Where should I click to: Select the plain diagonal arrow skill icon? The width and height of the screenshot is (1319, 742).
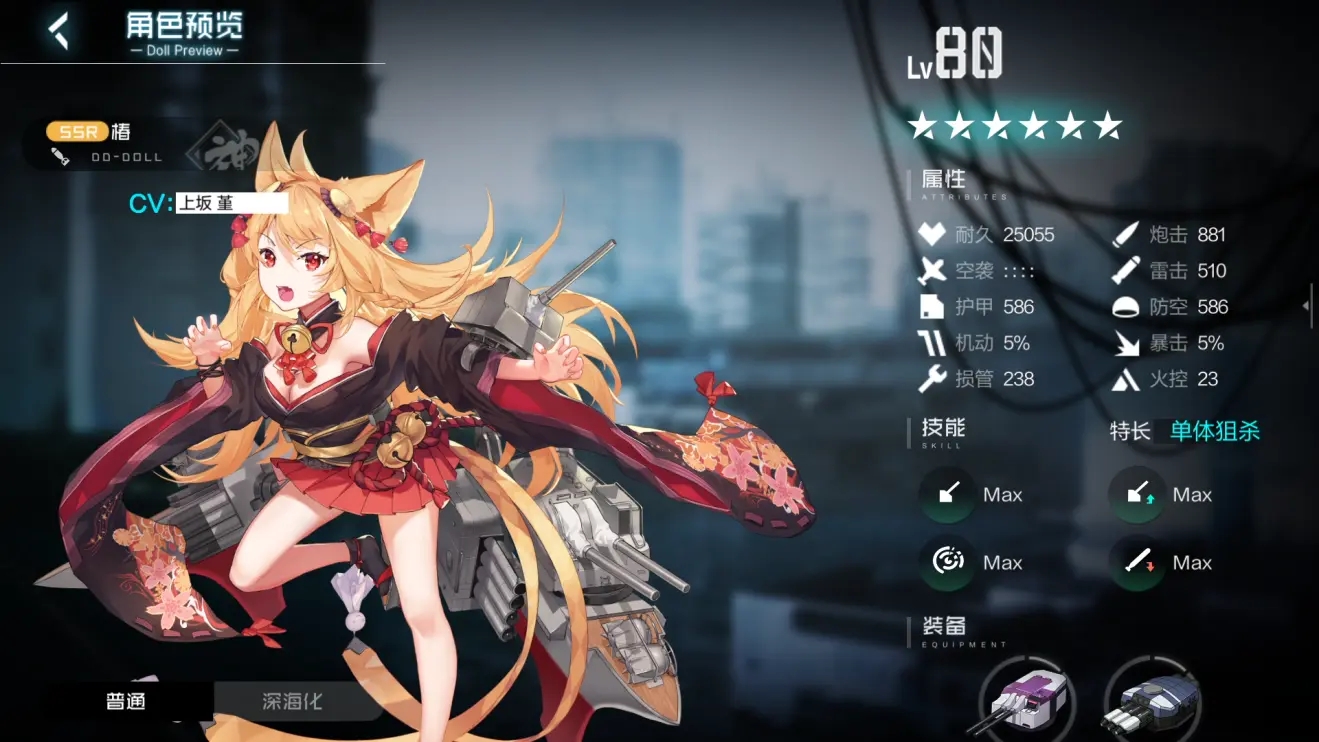coord(948,494)
